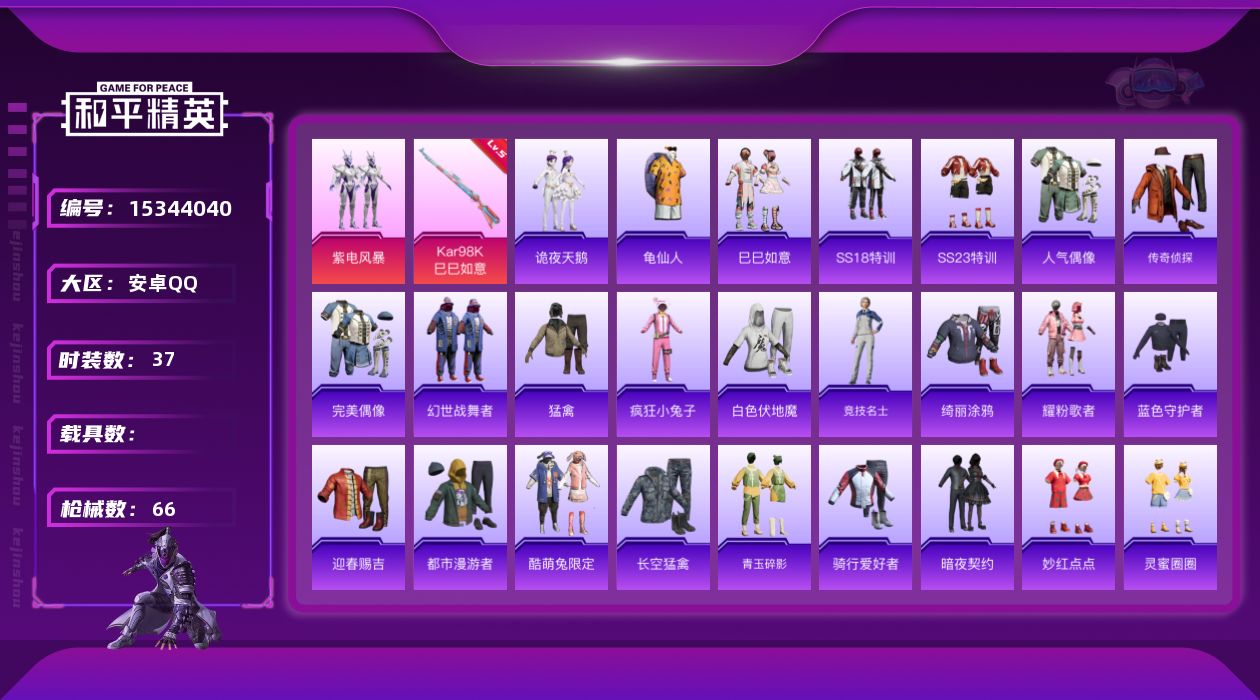Image resolution: width=1260 pixels, height=700 pixels.
Task: Select the 疯狂小兔子 pink bunny outfit
Action: pos(663,364)
